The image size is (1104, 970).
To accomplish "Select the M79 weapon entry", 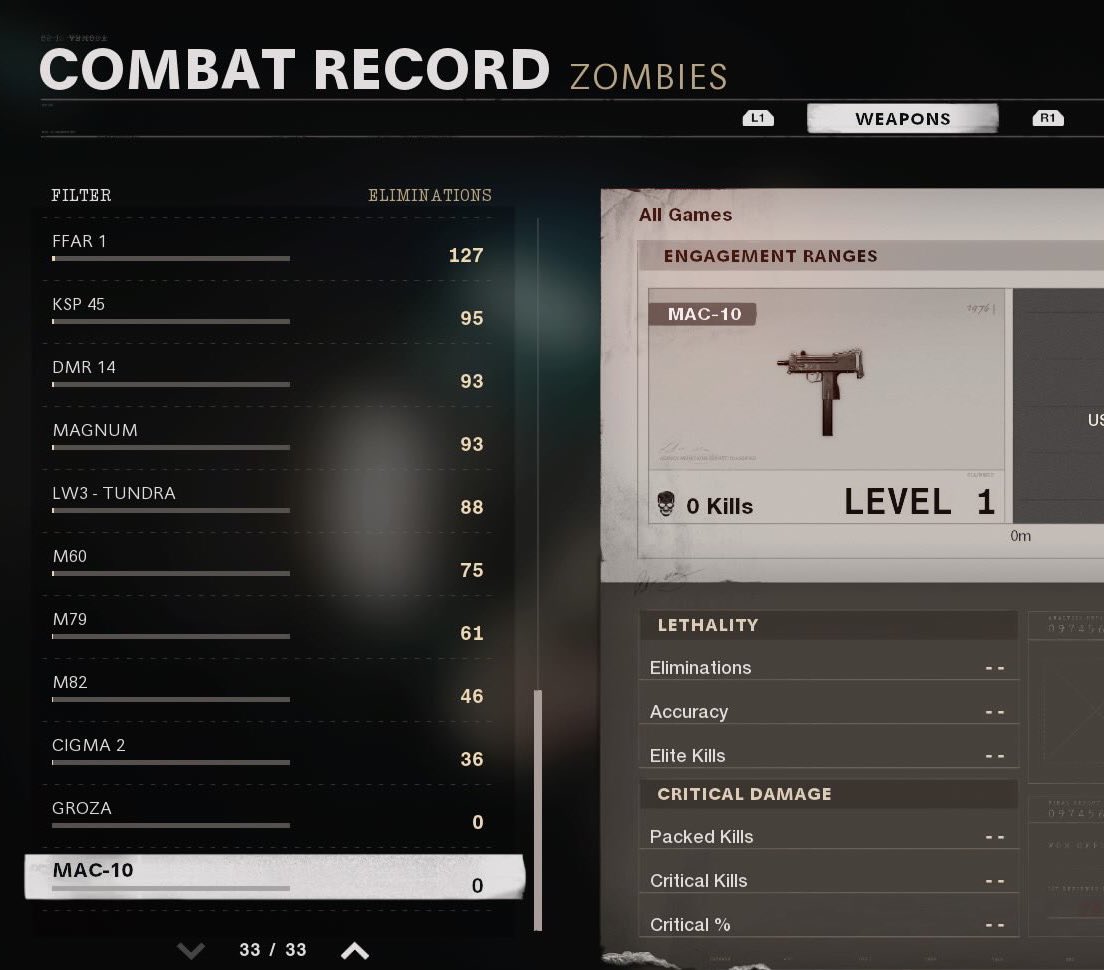I will click(270, 627).
